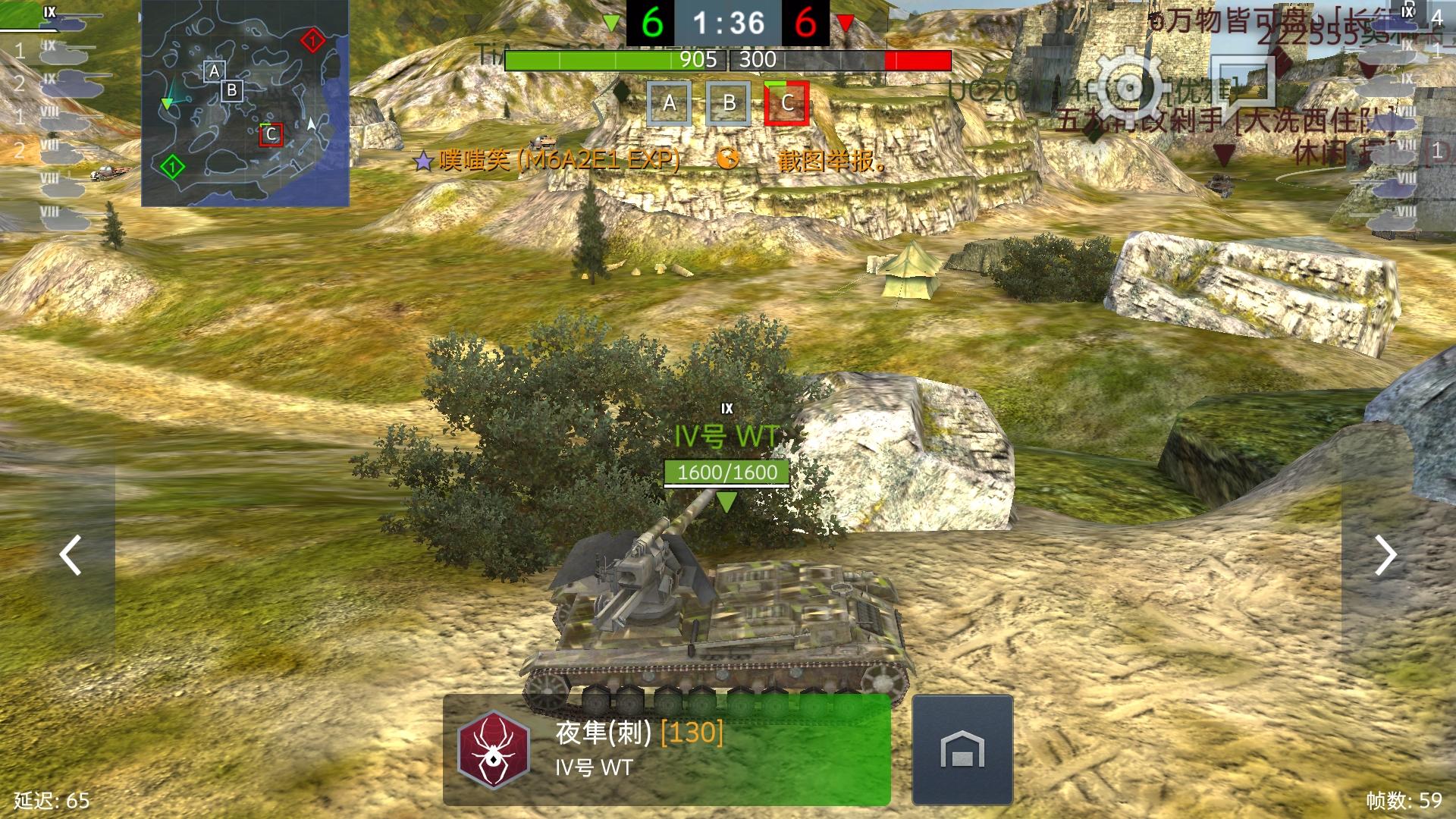Image resolution: width=1456 pixels, height=819 pixels.
Task: Click left arrow to switch spectated player
Action: (x=70, y=556)
